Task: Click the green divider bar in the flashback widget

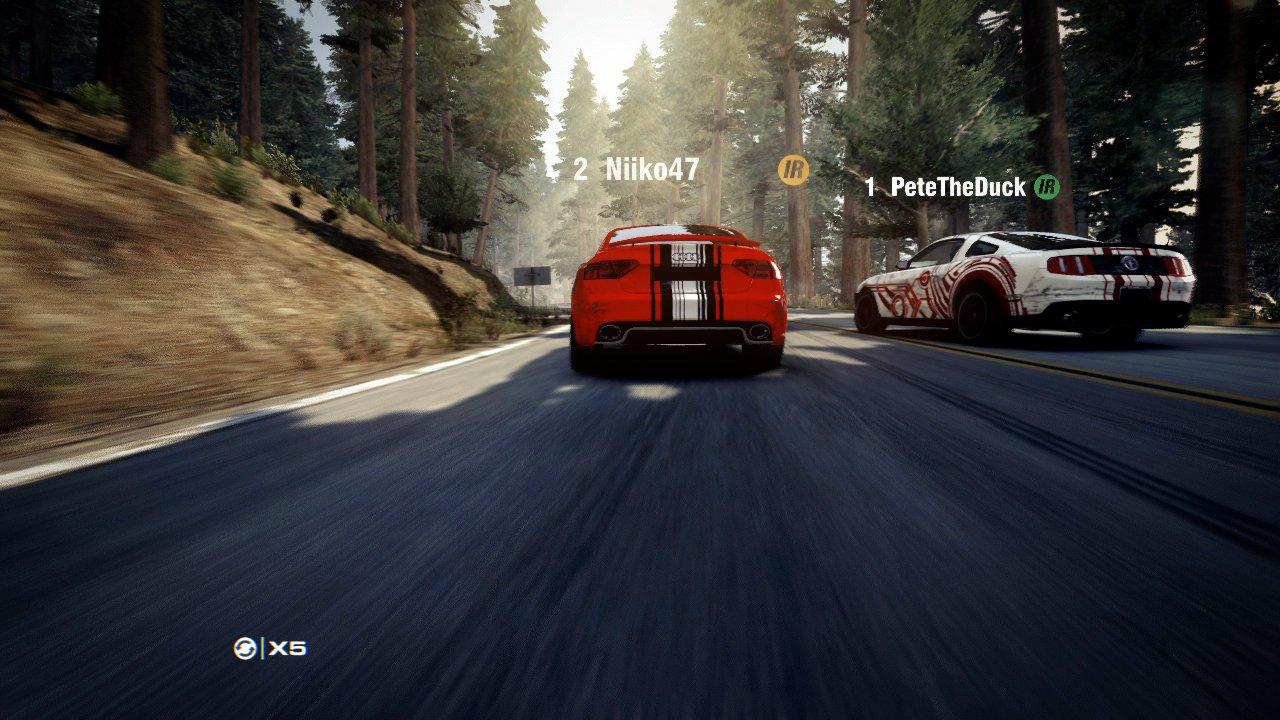Action: 262,648
